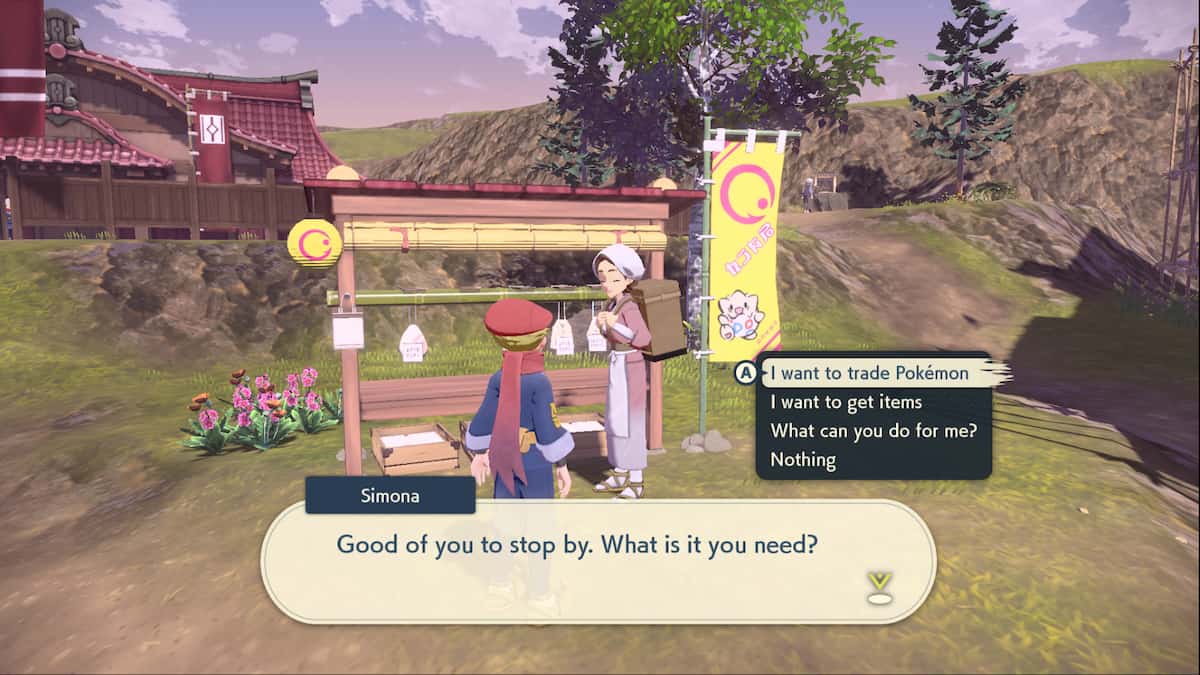Pick the "Nothing" reply
The width and height of the screenshot is (1200, 675).
tap(802, 460)
